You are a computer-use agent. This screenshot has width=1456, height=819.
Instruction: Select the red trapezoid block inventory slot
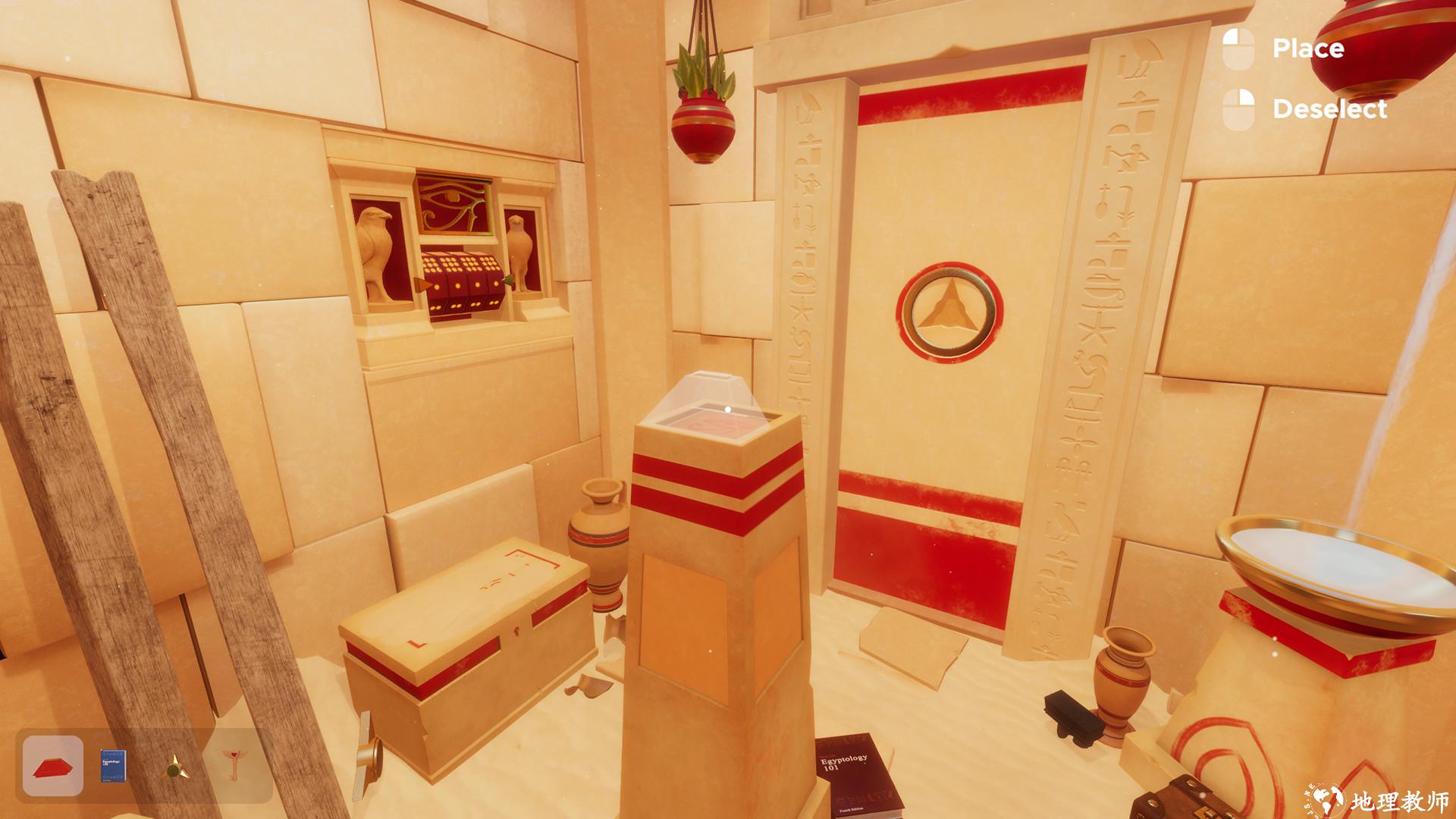pos(53,766)
